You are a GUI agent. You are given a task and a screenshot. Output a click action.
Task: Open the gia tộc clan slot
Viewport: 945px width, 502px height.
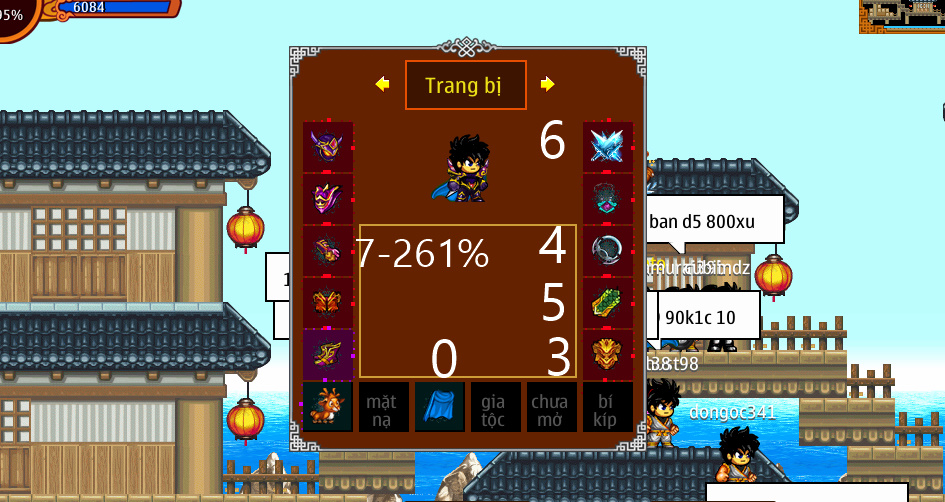[x=496, y=407]
